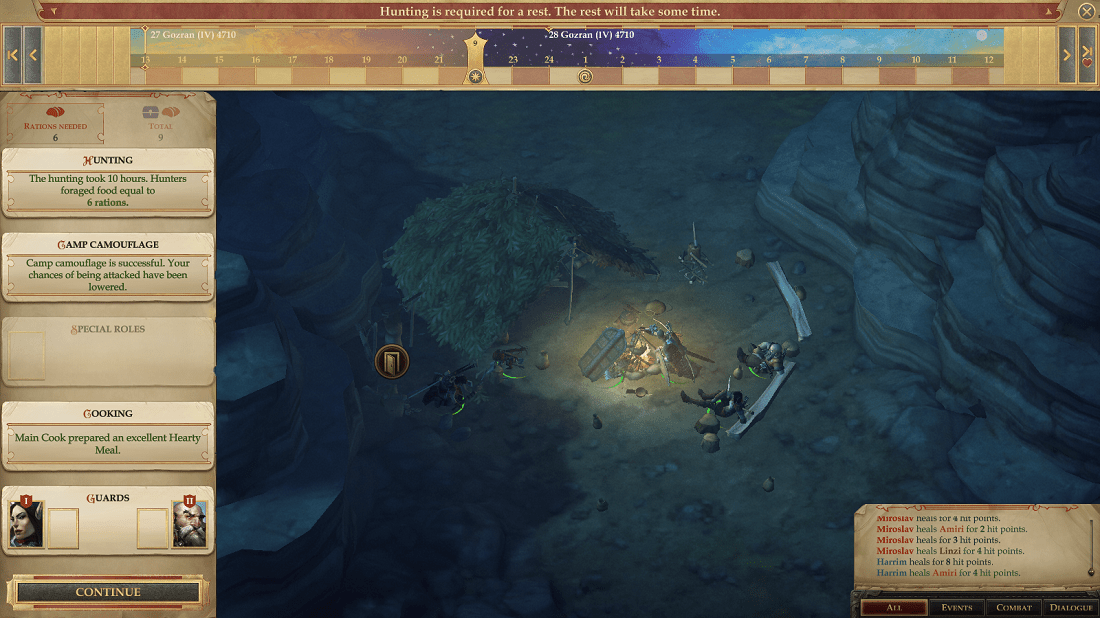Click the Continue button

[x=108, y=592]
